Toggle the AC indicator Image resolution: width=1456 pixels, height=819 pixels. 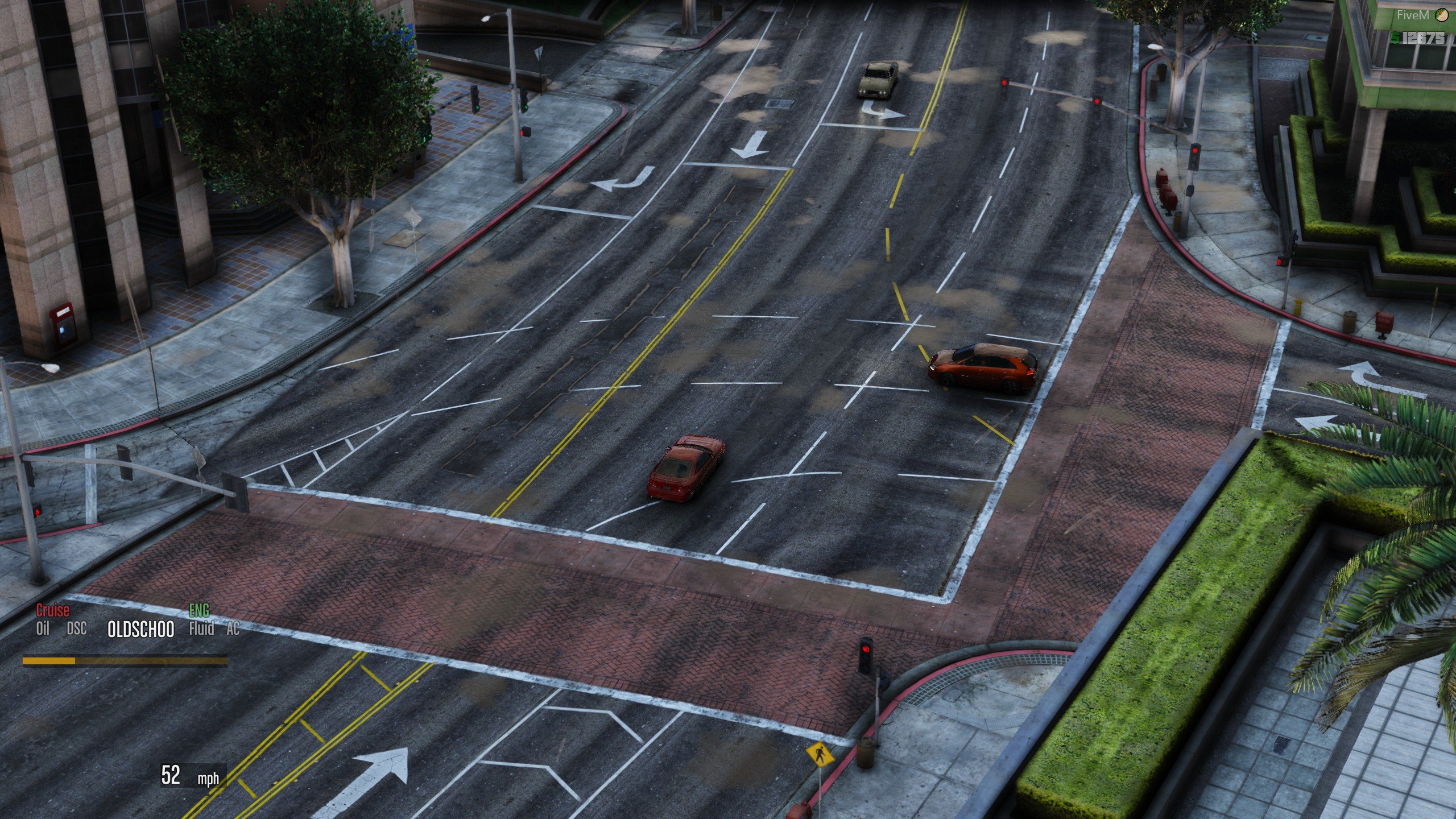[233, 628]
